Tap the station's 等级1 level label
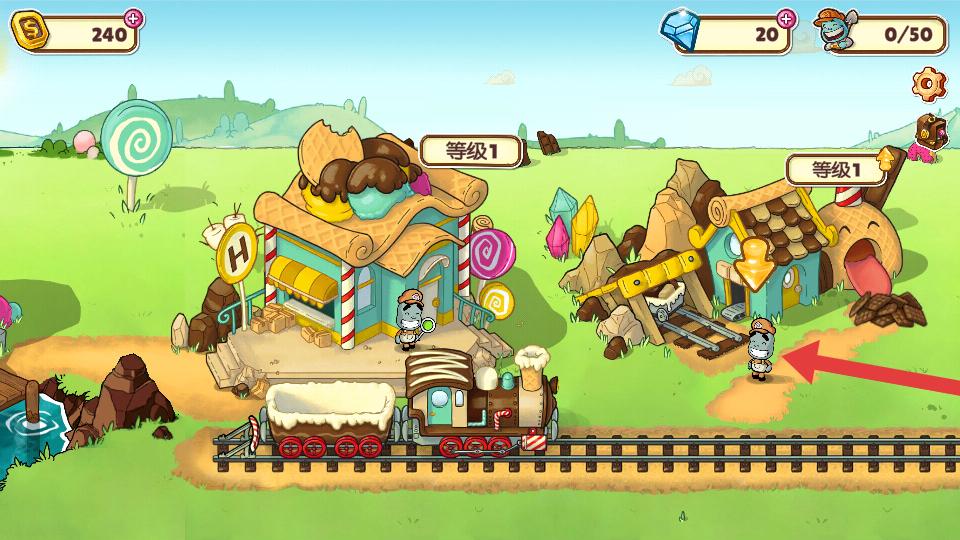Viewport: 960px width, 540px height. click(x=471, y=151)
